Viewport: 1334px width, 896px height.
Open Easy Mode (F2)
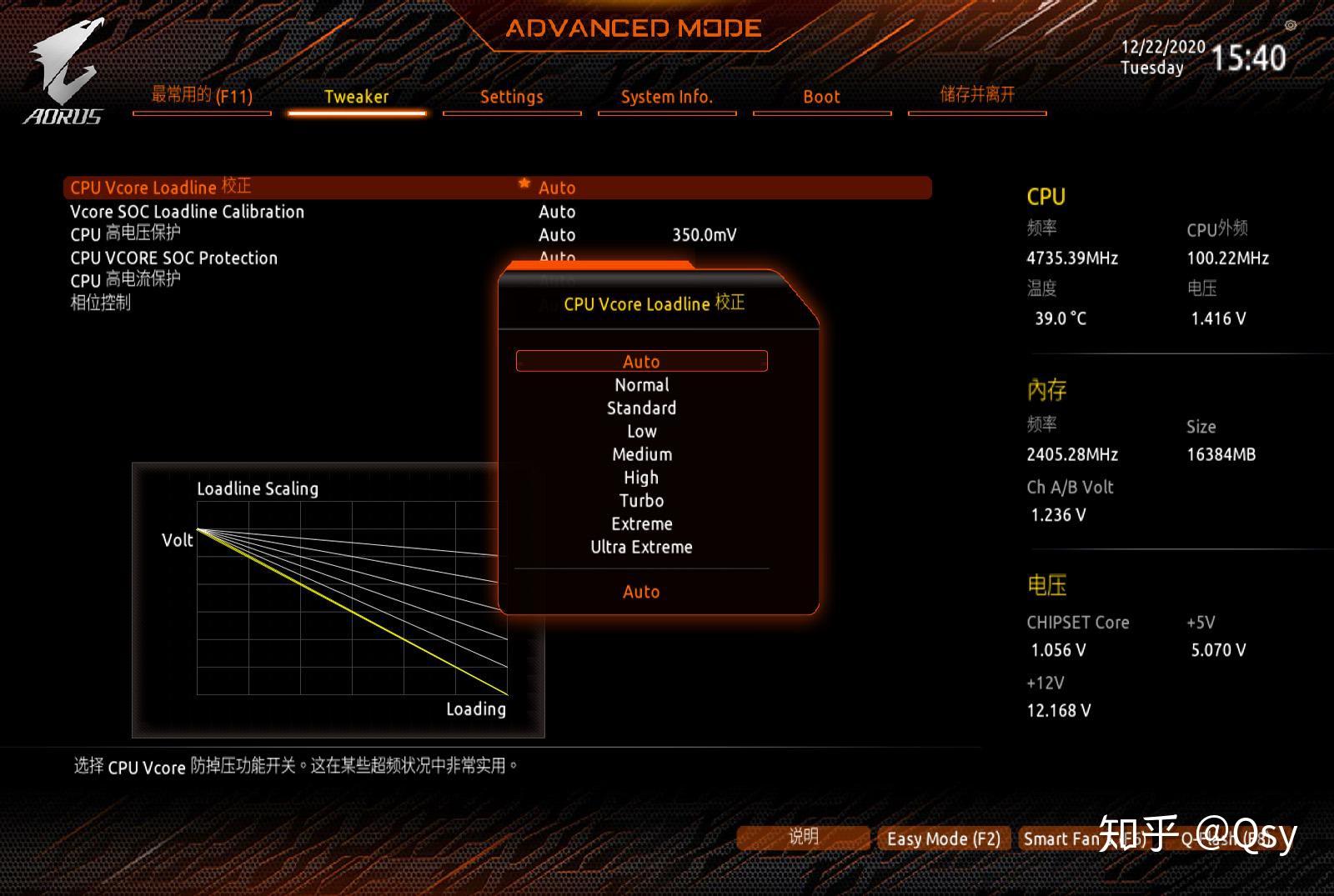(943, 838)
